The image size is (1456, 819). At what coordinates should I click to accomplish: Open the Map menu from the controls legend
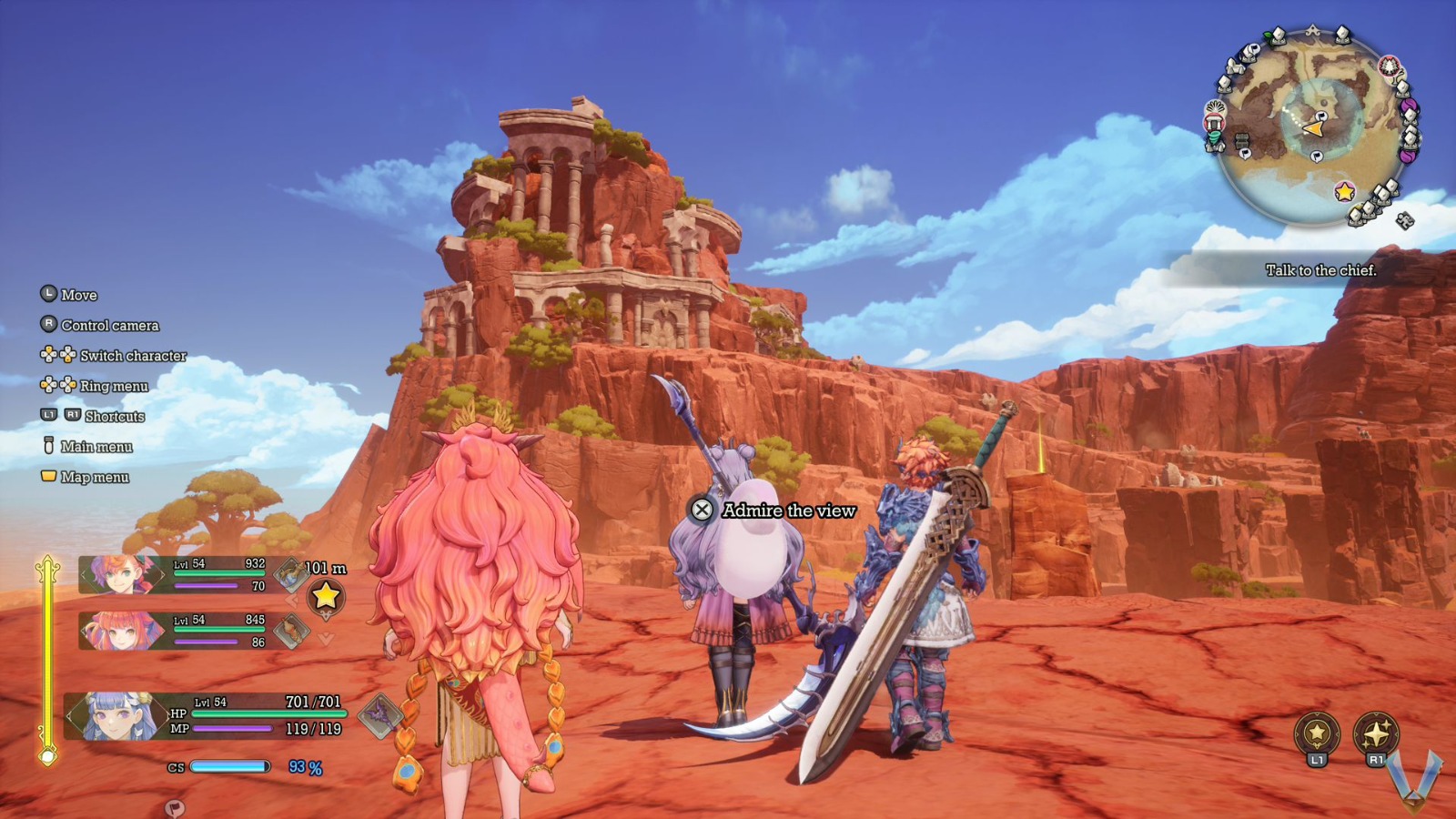click(x=94, y=475)
